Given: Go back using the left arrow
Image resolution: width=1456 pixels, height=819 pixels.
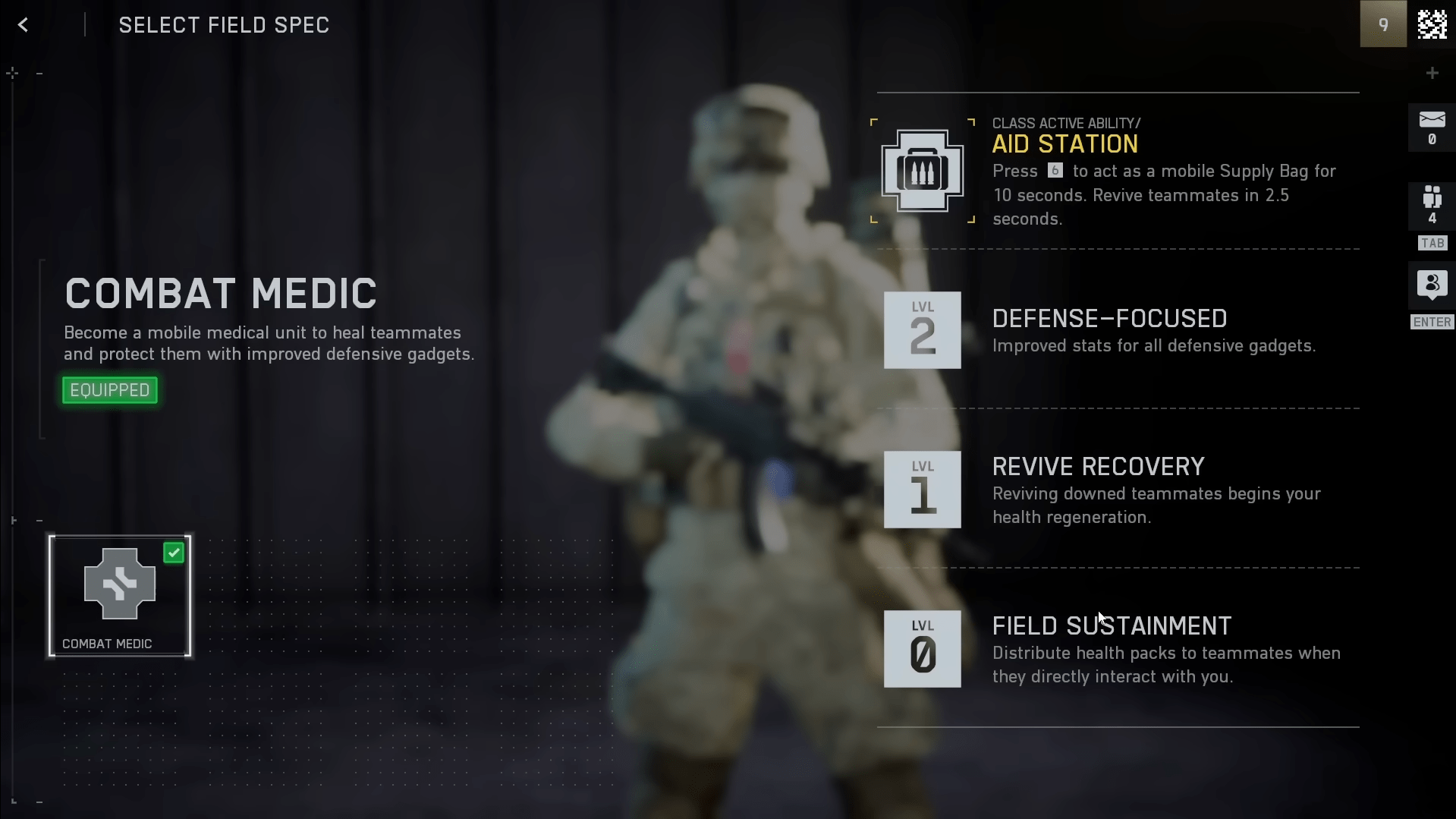Looking at the screenshot, I should [23, 24].
